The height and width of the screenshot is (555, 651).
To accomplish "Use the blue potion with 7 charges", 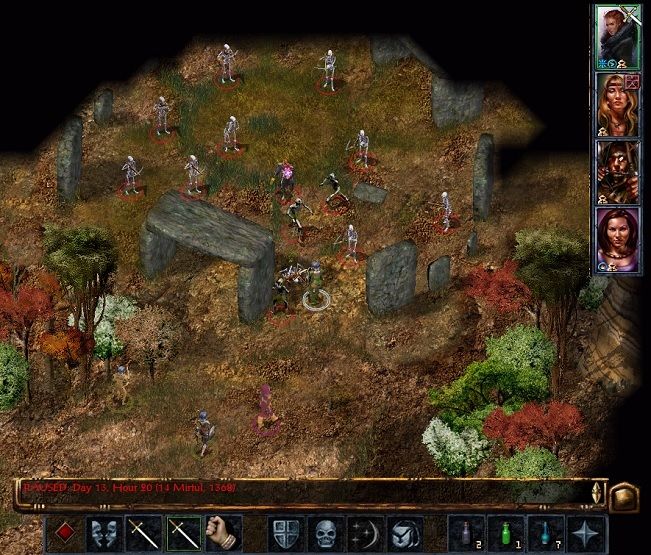I will tap(545, 532).
